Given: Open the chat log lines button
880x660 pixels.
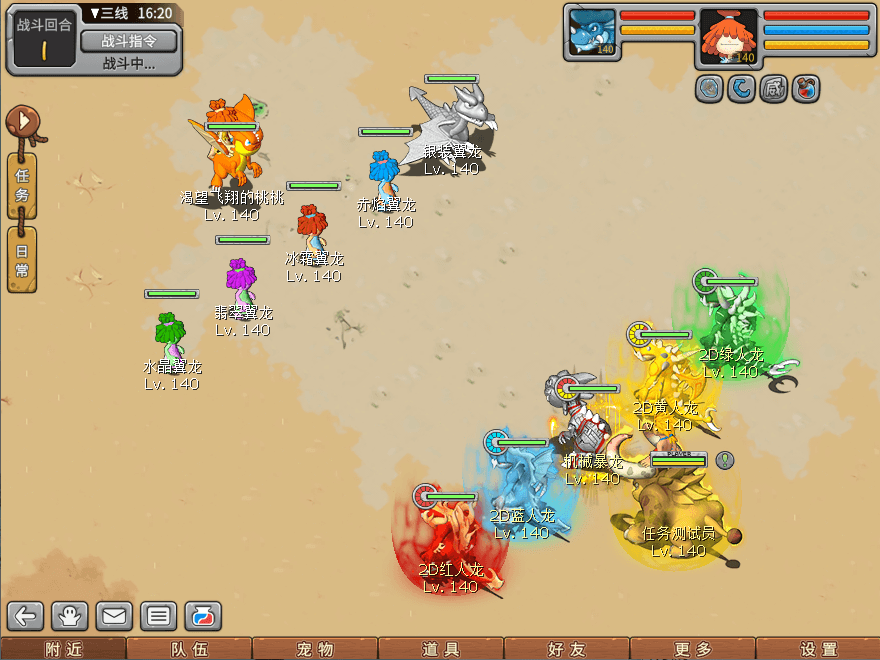Looking at the screenshot, I should pyautogui.click(x=158, y=616).
